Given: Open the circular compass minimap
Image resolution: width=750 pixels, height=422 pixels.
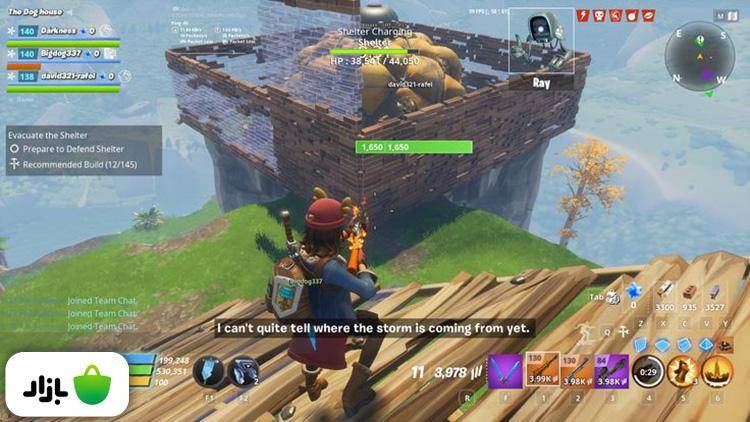Looking at the screenshot, I should [699, 56].
